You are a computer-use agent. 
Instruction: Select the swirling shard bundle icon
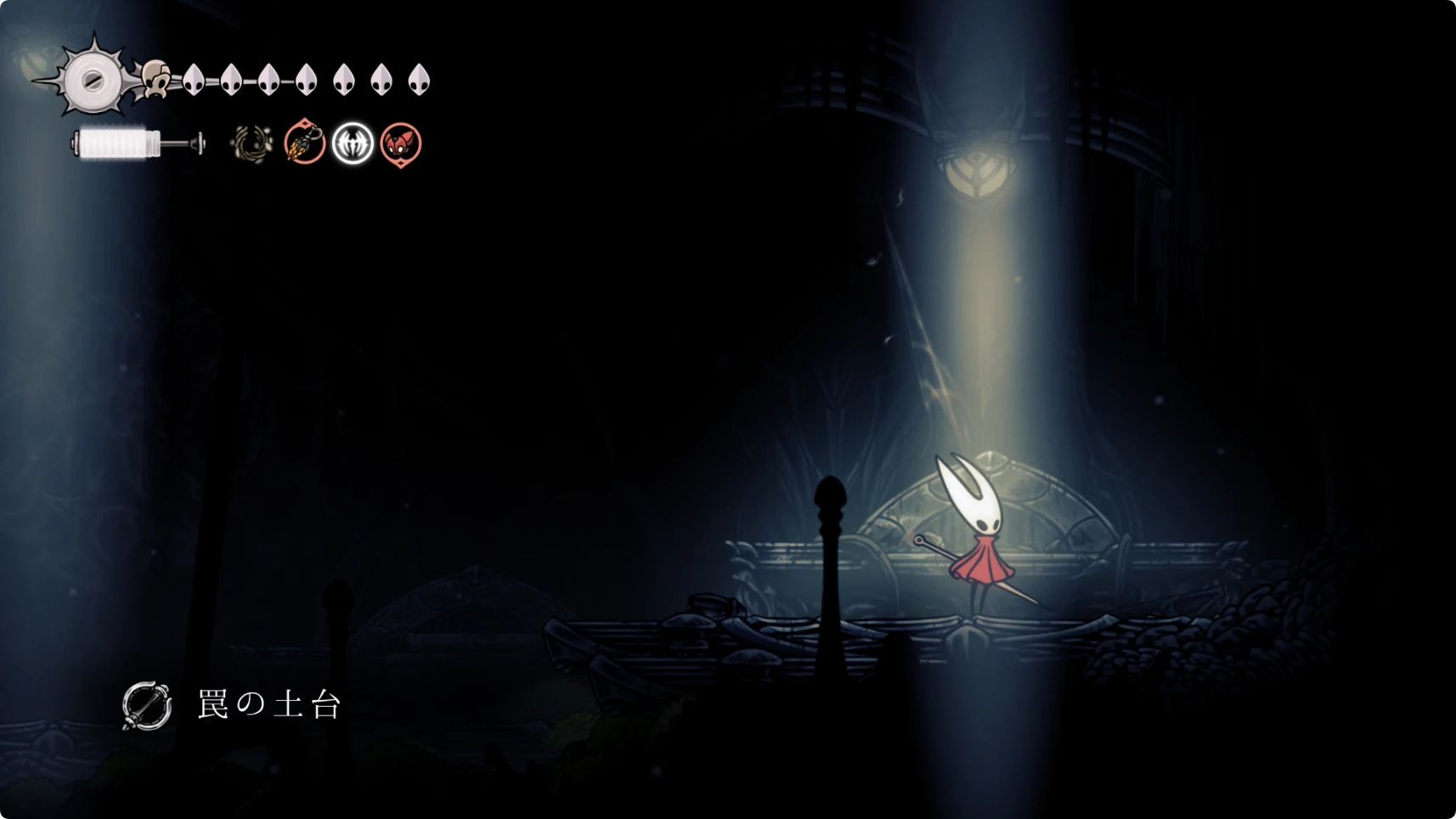(x=251, y=144)
